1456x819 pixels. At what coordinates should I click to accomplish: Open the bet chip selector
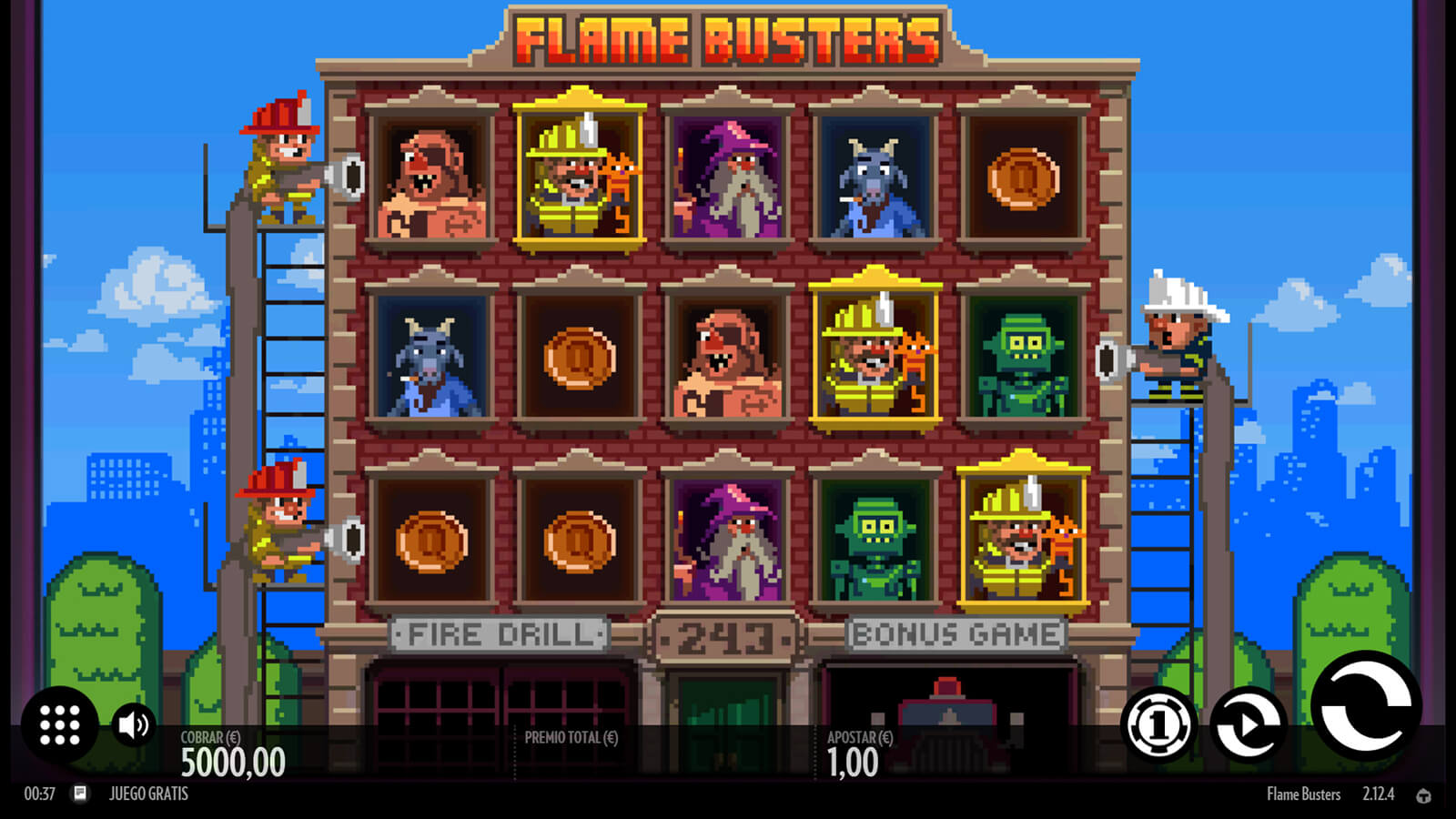tap(1158, 725)
